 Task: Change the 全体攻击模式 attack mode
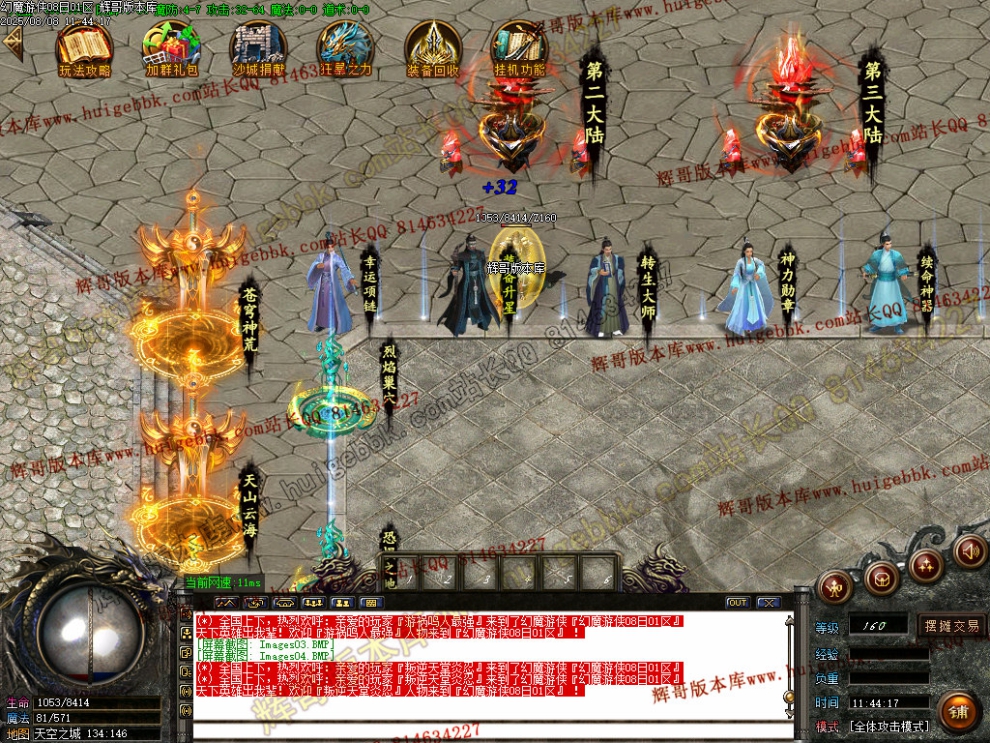[889, 726]
